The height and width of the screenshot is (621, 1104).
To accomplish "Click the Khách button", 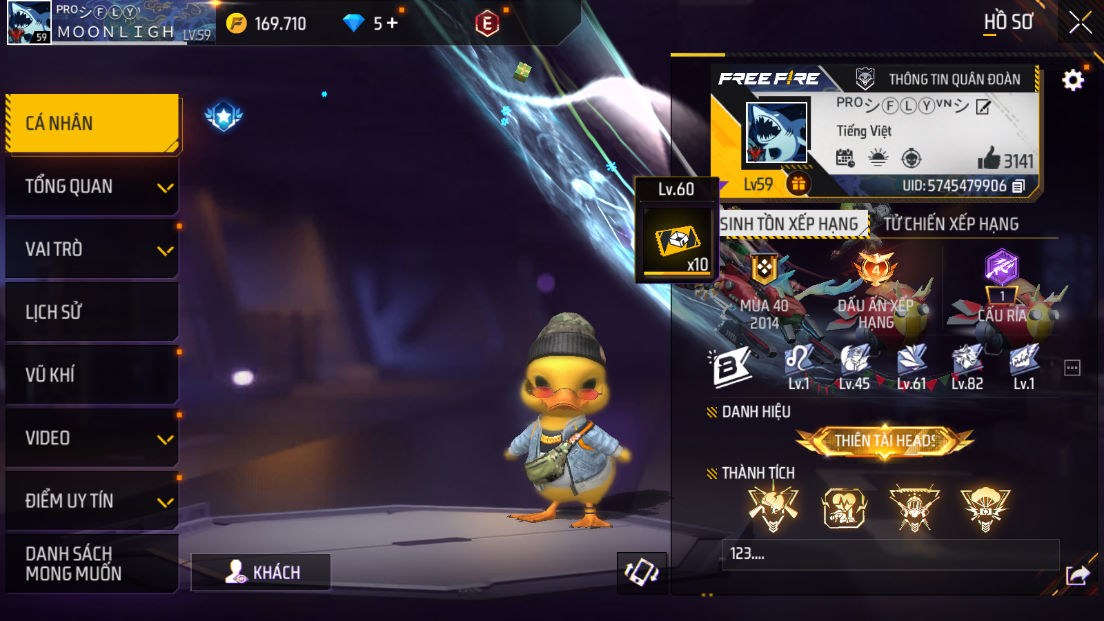I will (x=262, y=572).
